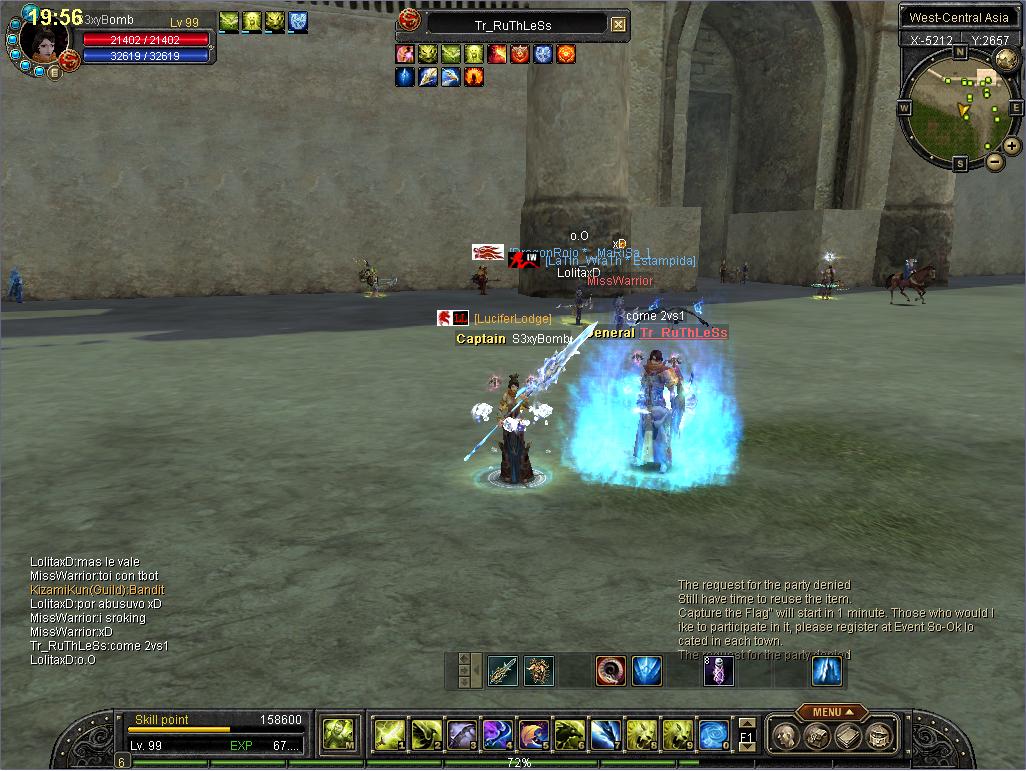1026x771 pixels.
Task: Use the purple potion with count 8
Action: pyautogui.click(x=719, y=671)
